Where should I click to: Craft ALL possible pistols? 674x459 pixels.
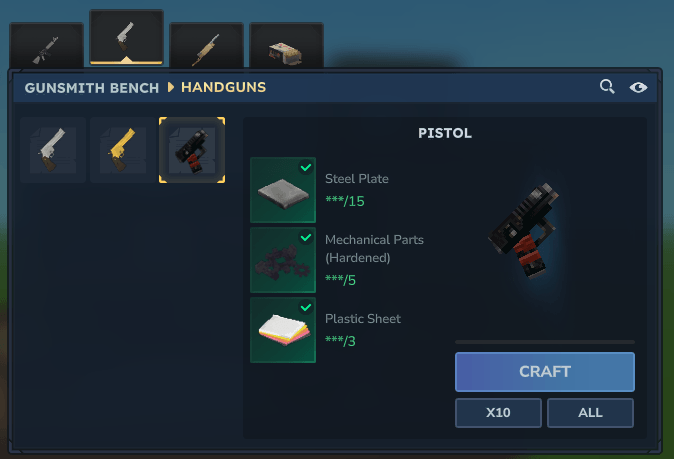590,412
